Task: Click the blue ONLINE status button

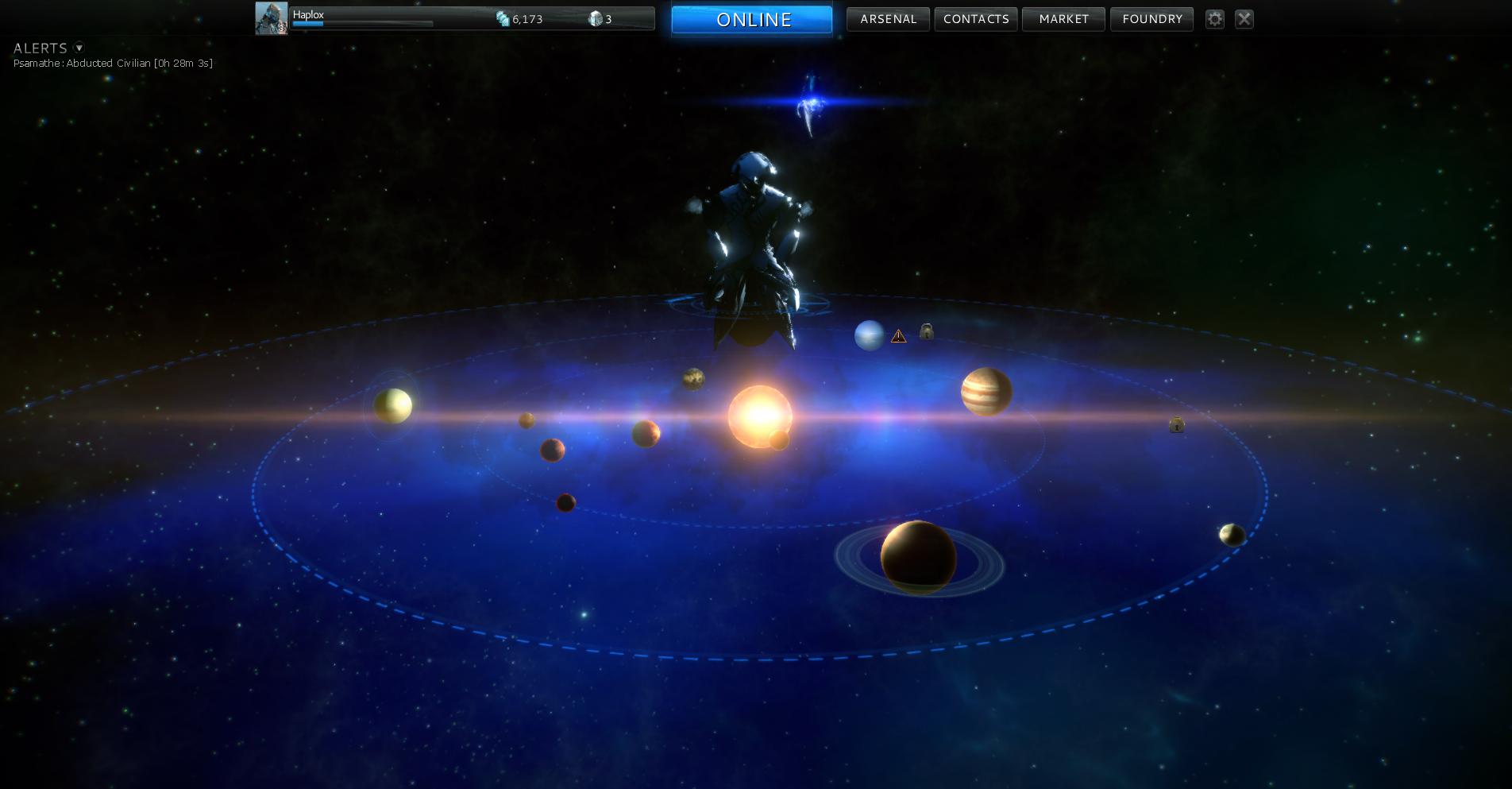Action: pyautogui.click(x=752, y=20)
